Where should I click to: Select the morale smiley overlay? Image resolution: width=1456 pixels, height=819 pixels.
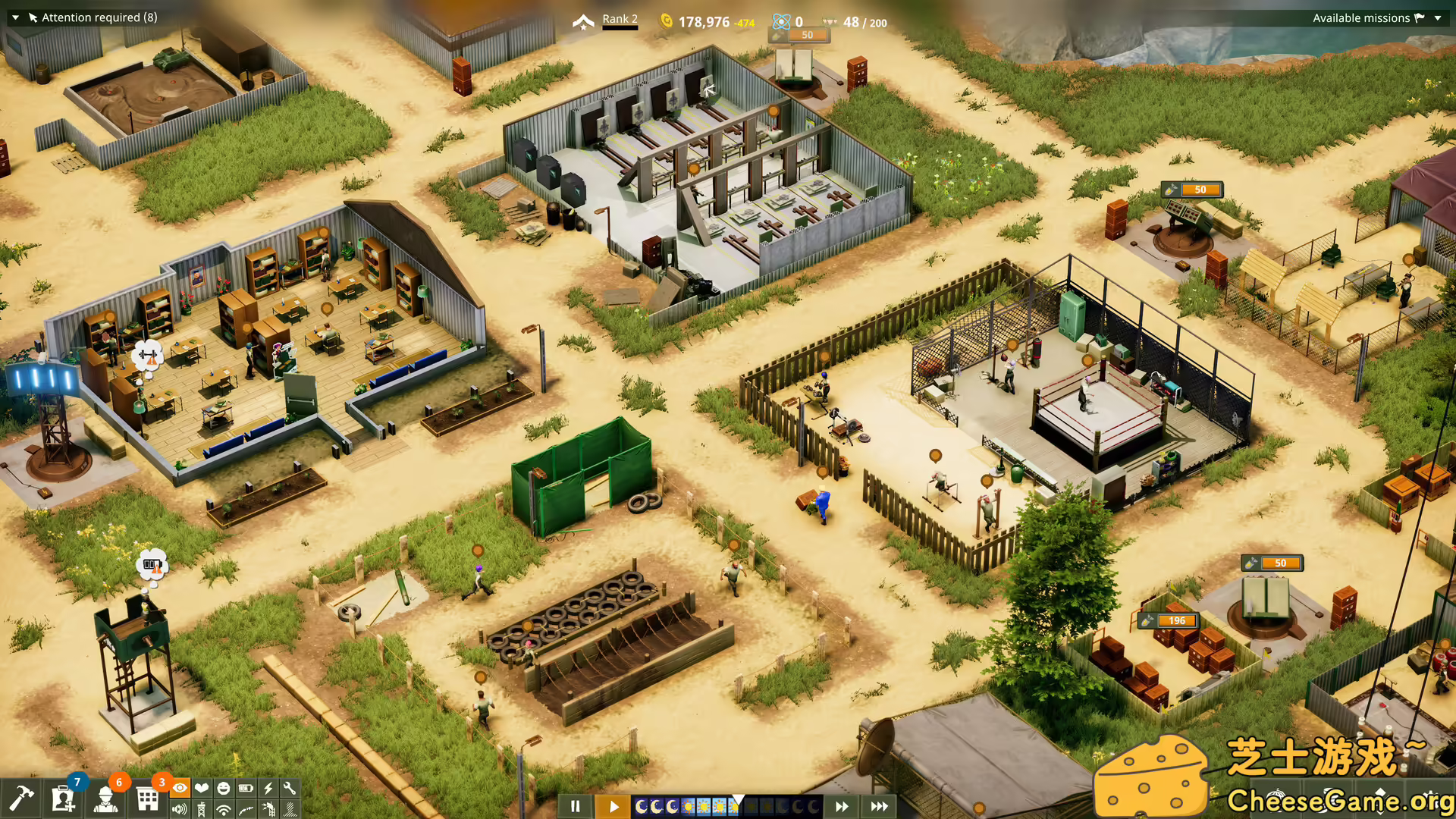(224, 789)
